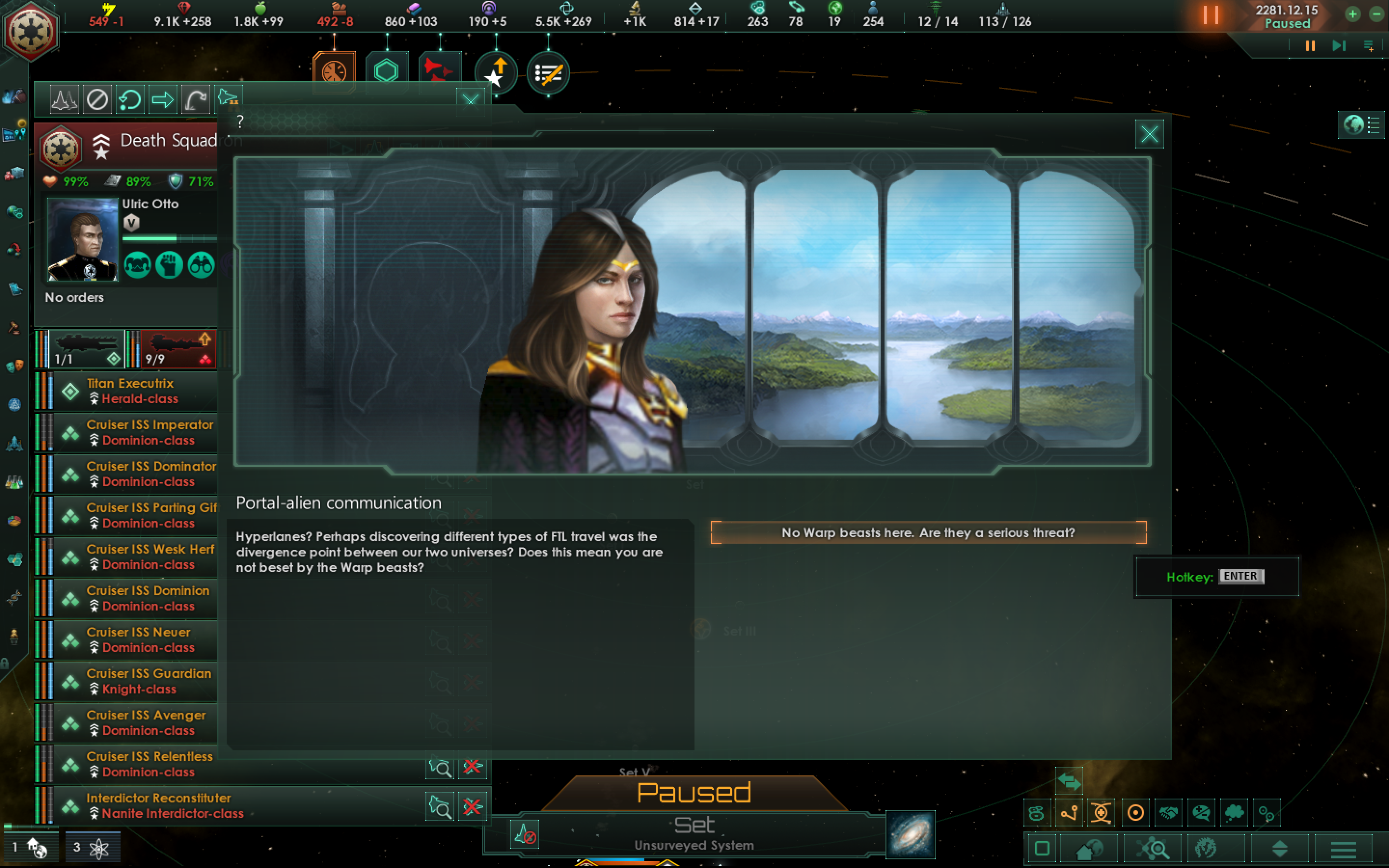Cancel fleet orders with the stop icon
Screen dimensions: 1389x868
click(x=97, y=99)
